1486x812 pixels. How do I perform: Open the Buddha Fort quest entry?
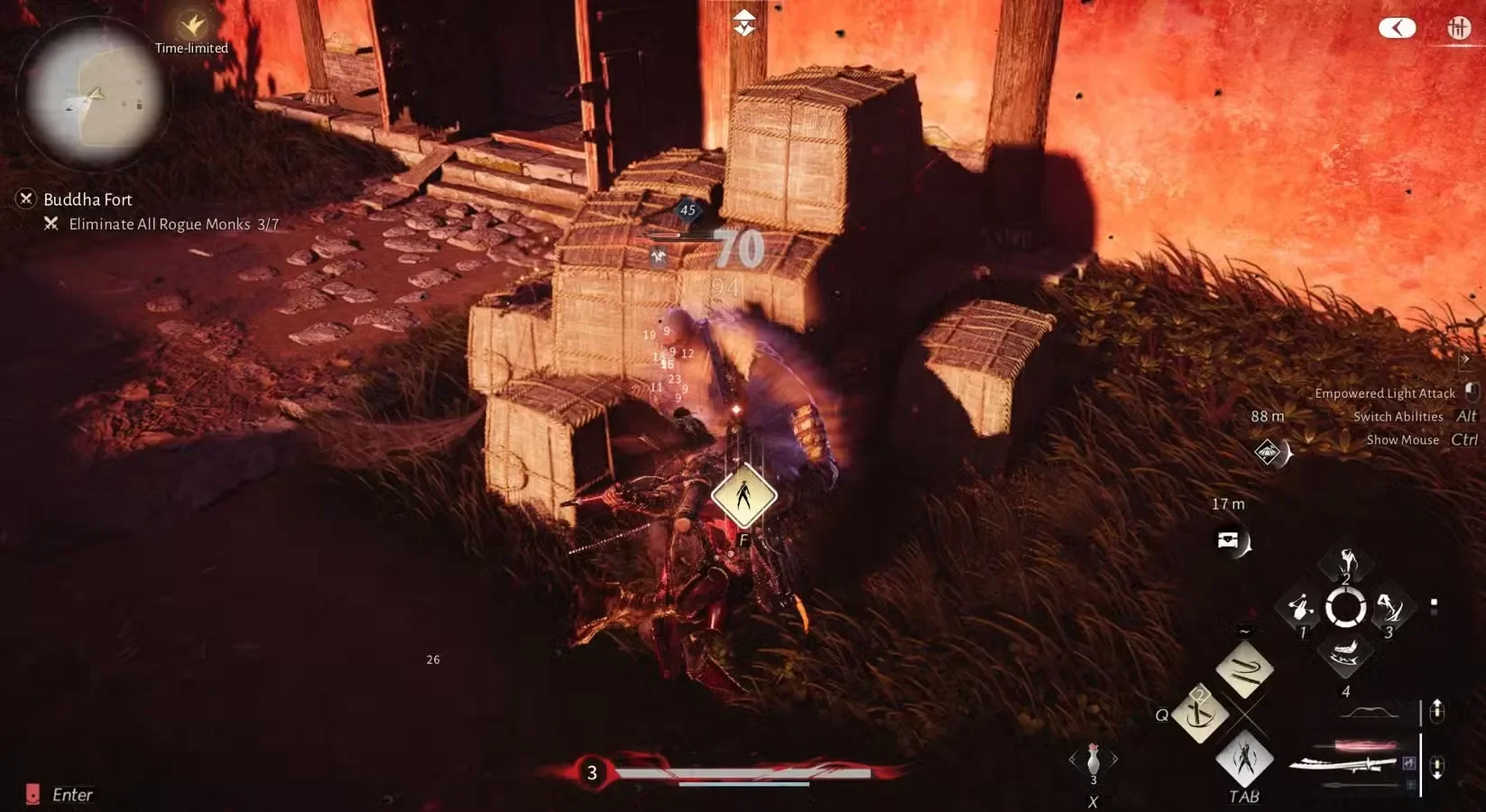[x=86, y=198]
